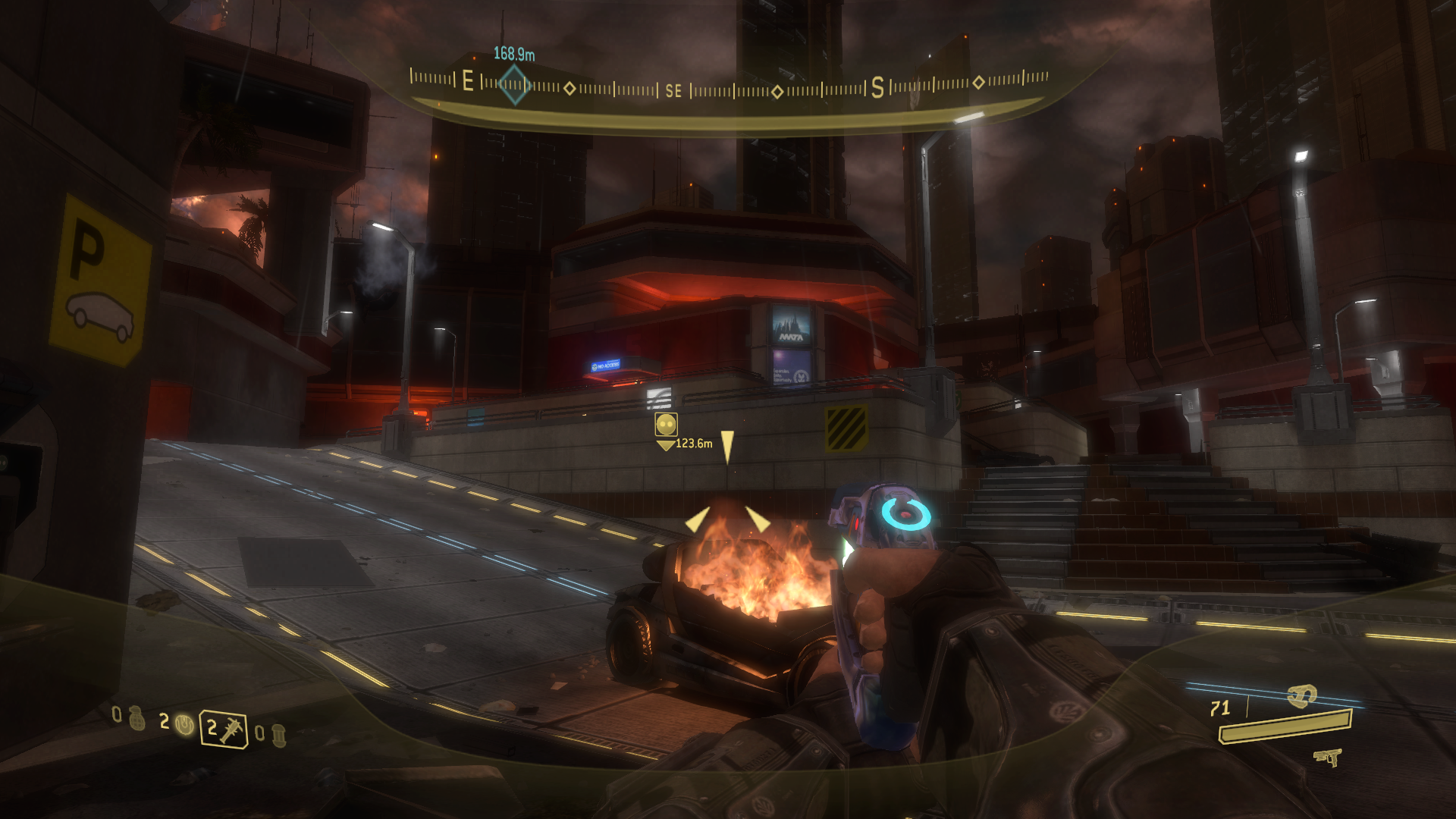Click the SE heading on the compass

point(673,91)
